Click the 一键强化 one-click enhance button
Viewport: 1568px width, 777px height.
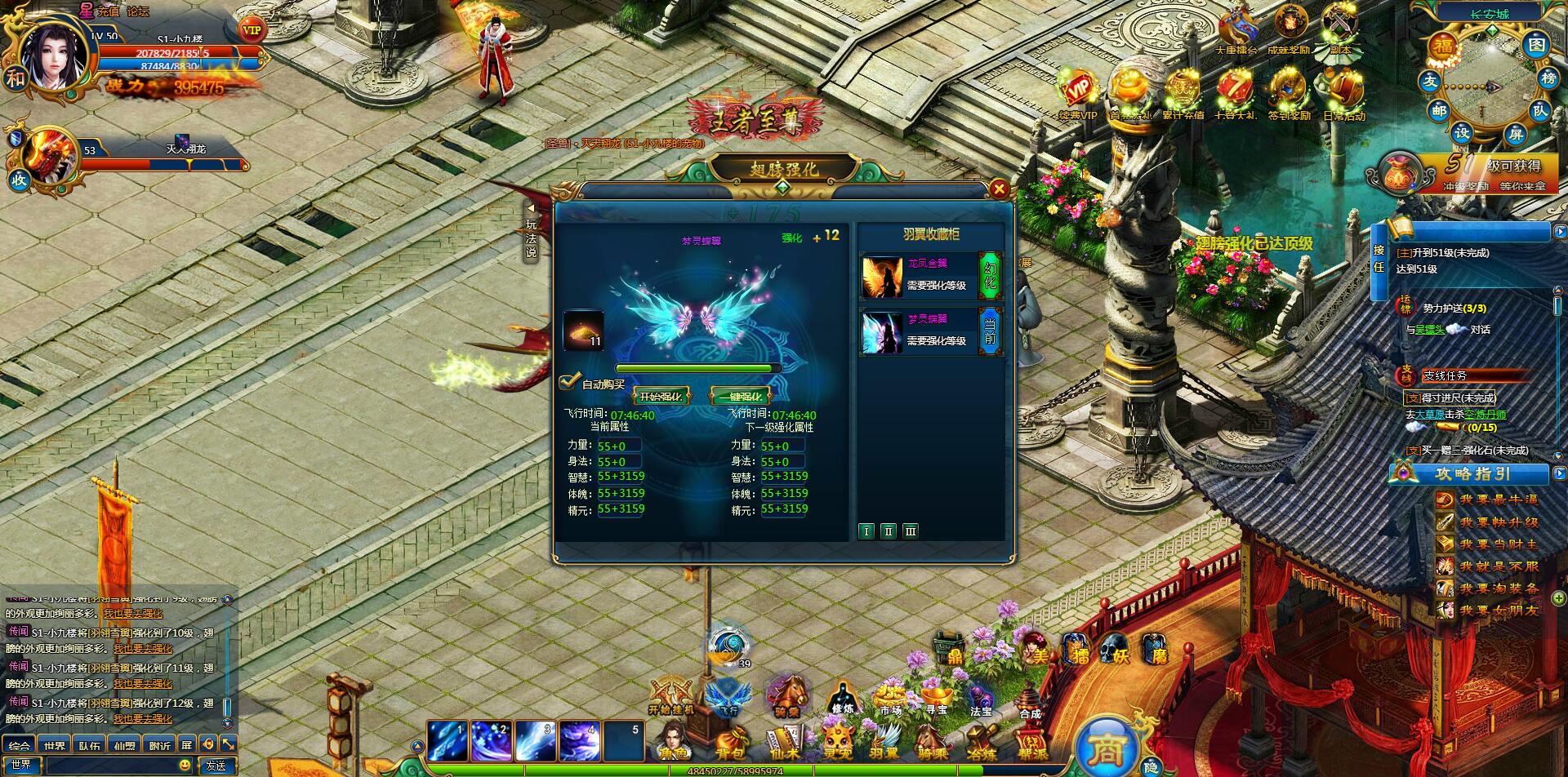740,397
